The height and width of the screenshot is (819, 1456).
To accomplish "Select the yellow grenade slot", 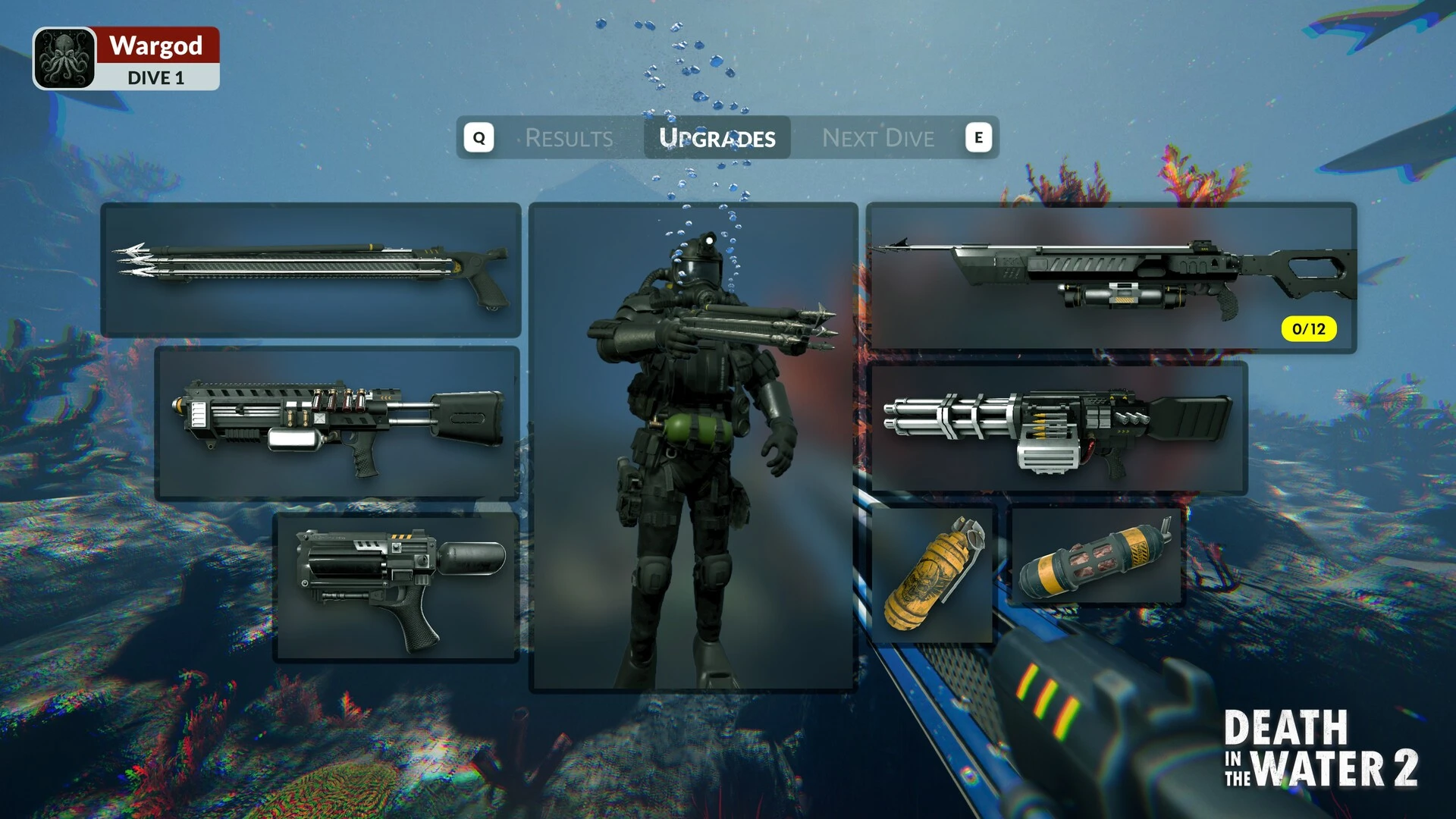I will tap(933, 575).
